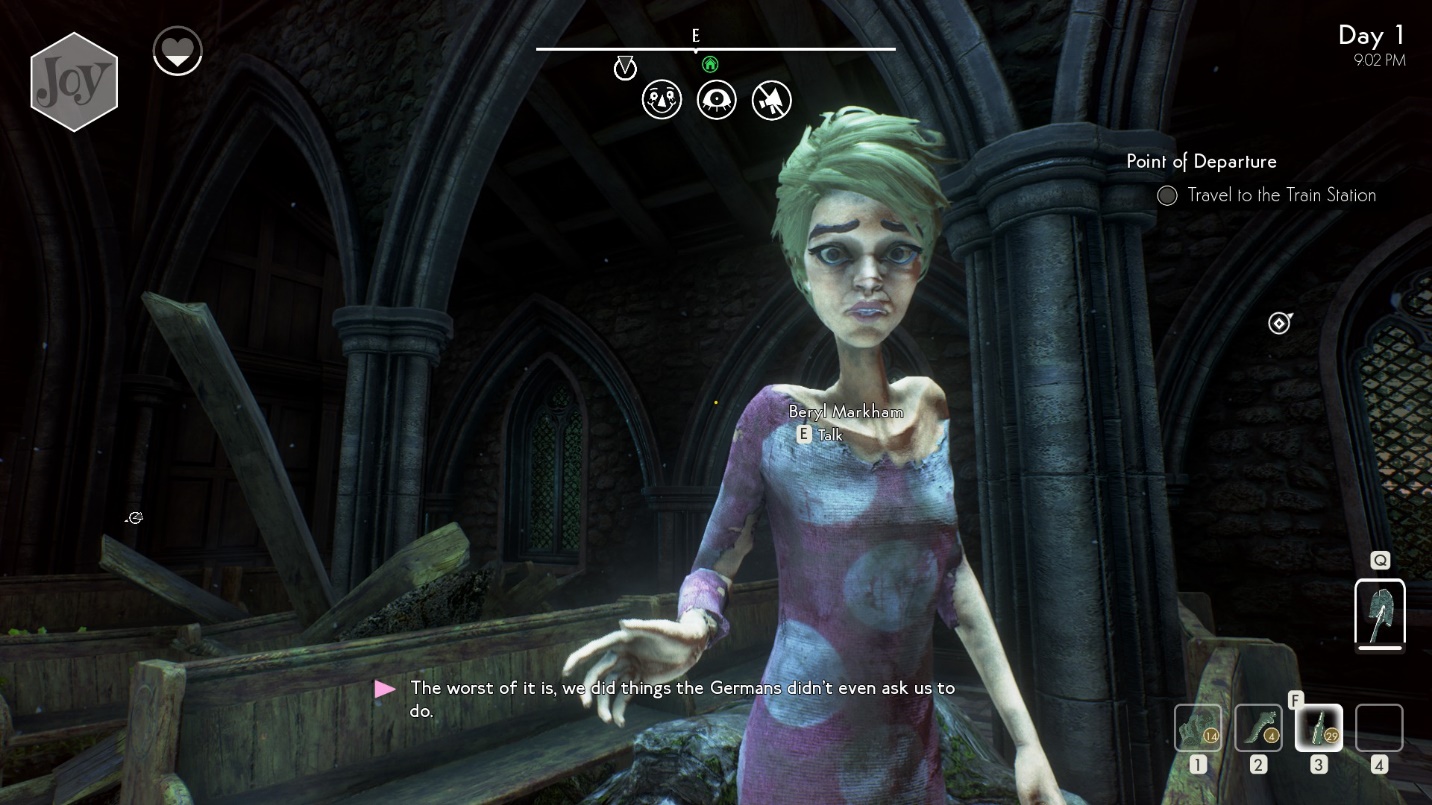The width and height of the screenshot is (1432, 805).
Task: Select the triangle objective marker on compass
Action: [x=625, y=68]
